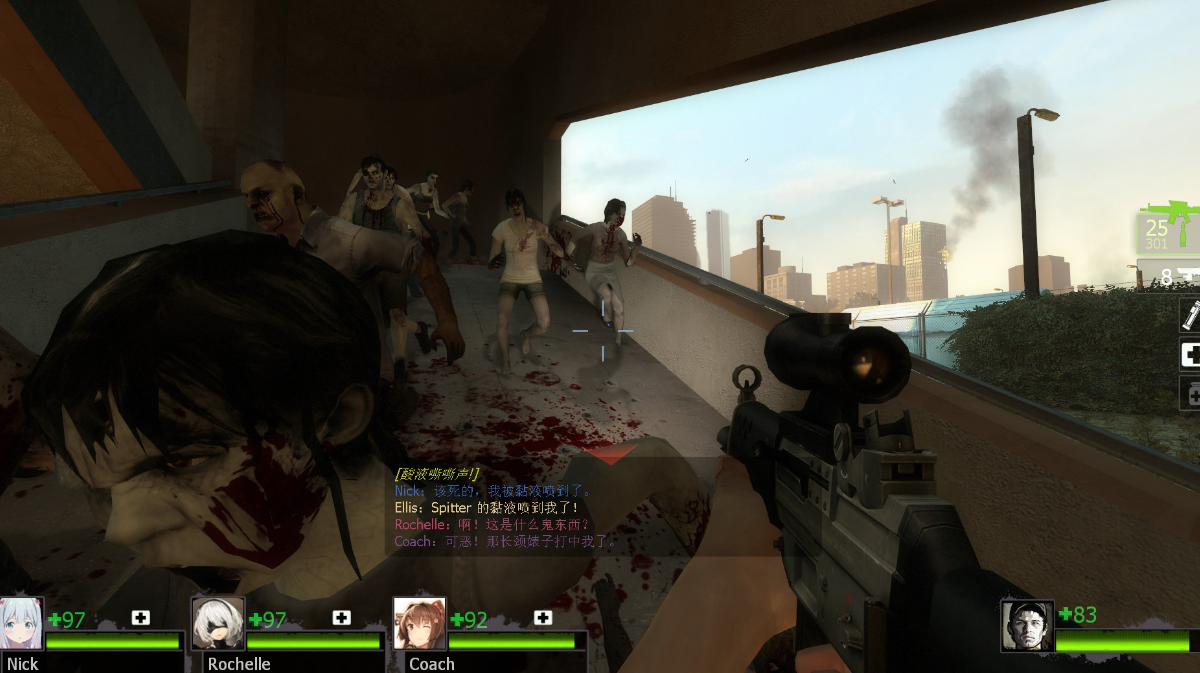Click Nick's first aid kit indicator
The width and height of the screenshot is (1200, 673).
coord(140,618)
